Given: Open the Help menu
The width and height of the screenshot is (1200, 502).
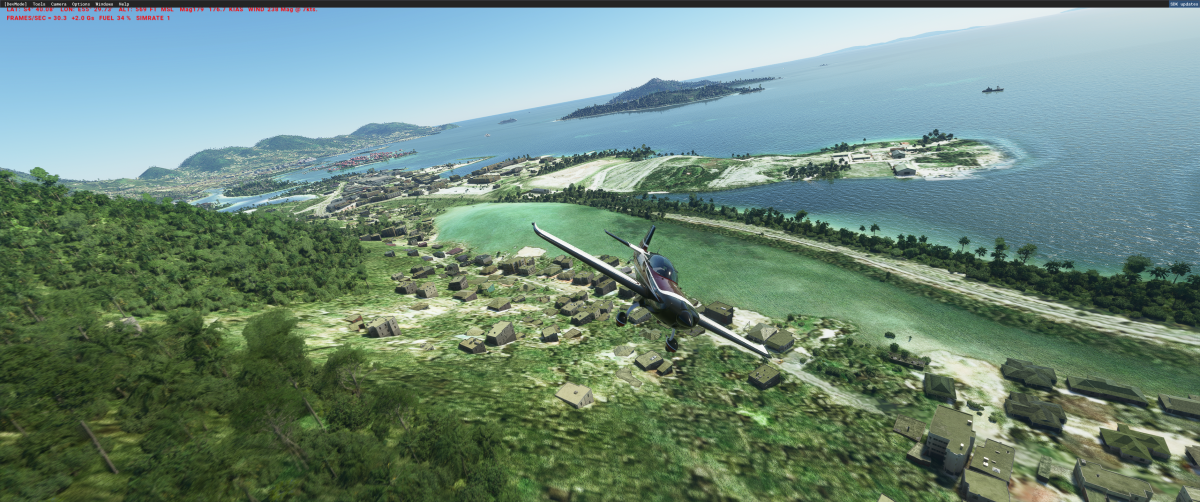Looking at the screenshot, I should [124, 4].
